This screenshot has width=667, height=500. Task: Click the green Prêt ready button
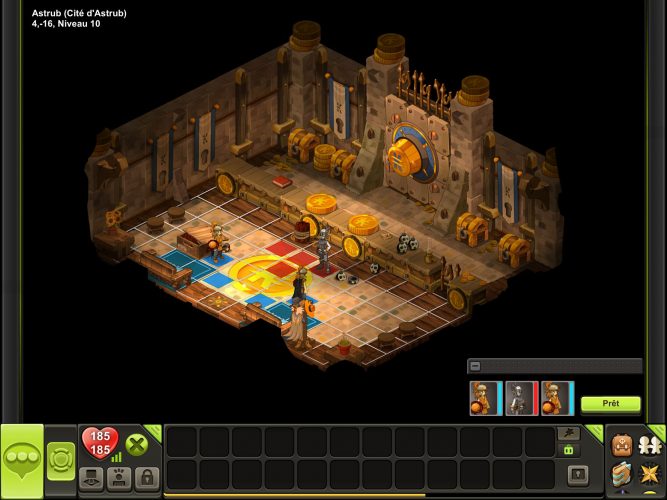[x=611, y=404]
